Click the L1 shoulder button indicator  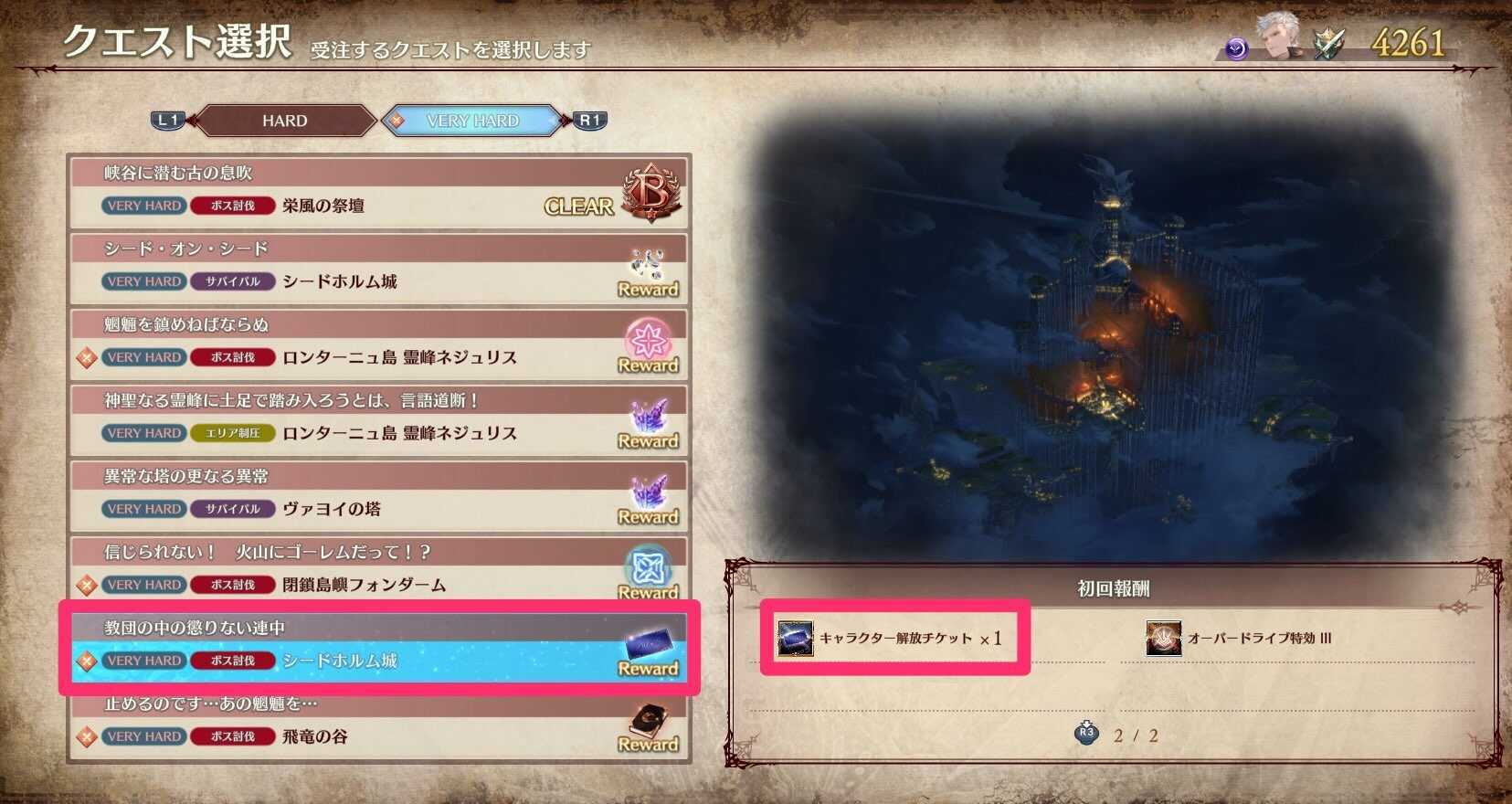pos(165,118)
